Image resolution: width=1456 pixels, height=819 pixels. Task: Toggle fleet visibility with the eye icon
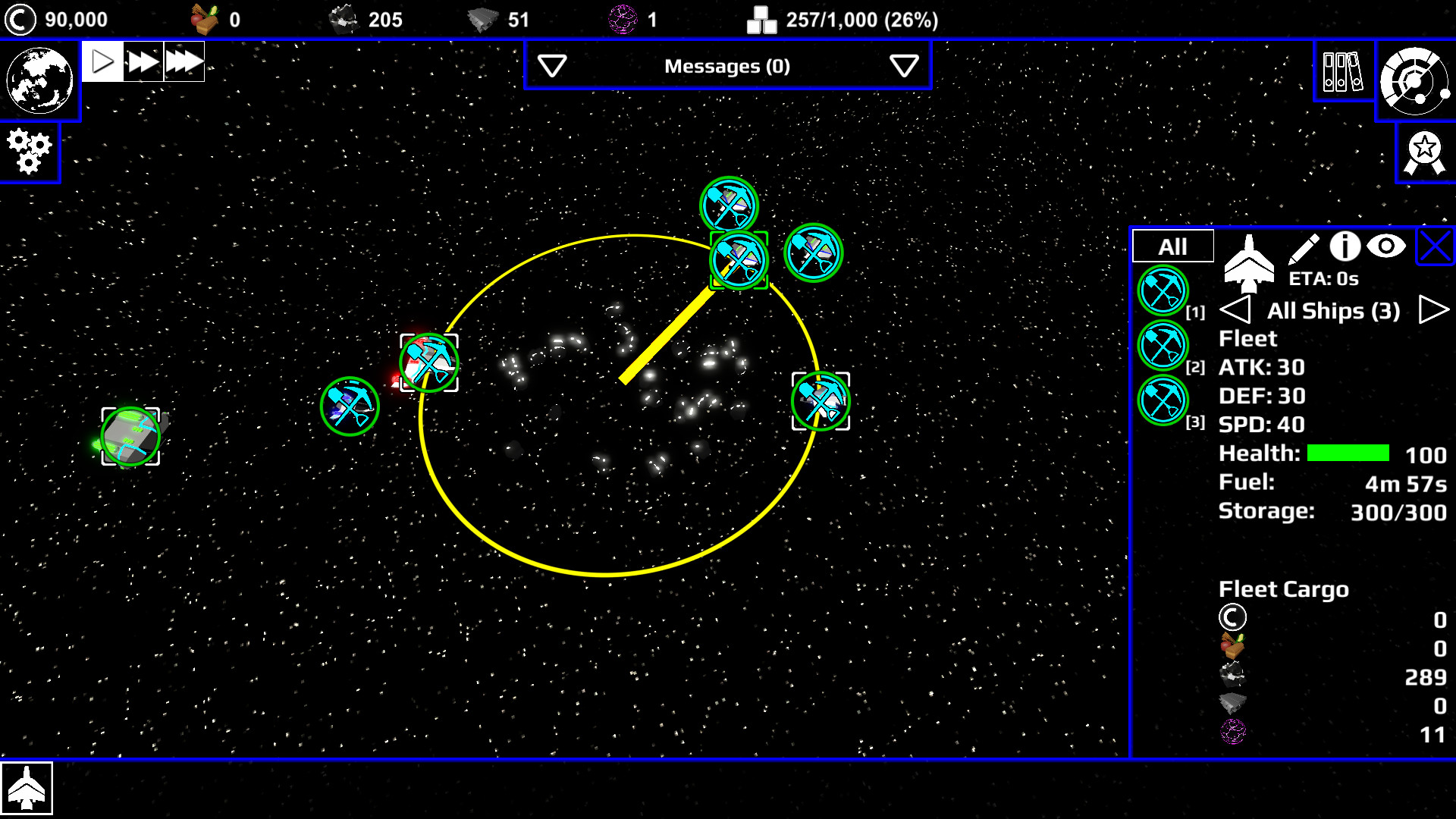coord(1386,245)
